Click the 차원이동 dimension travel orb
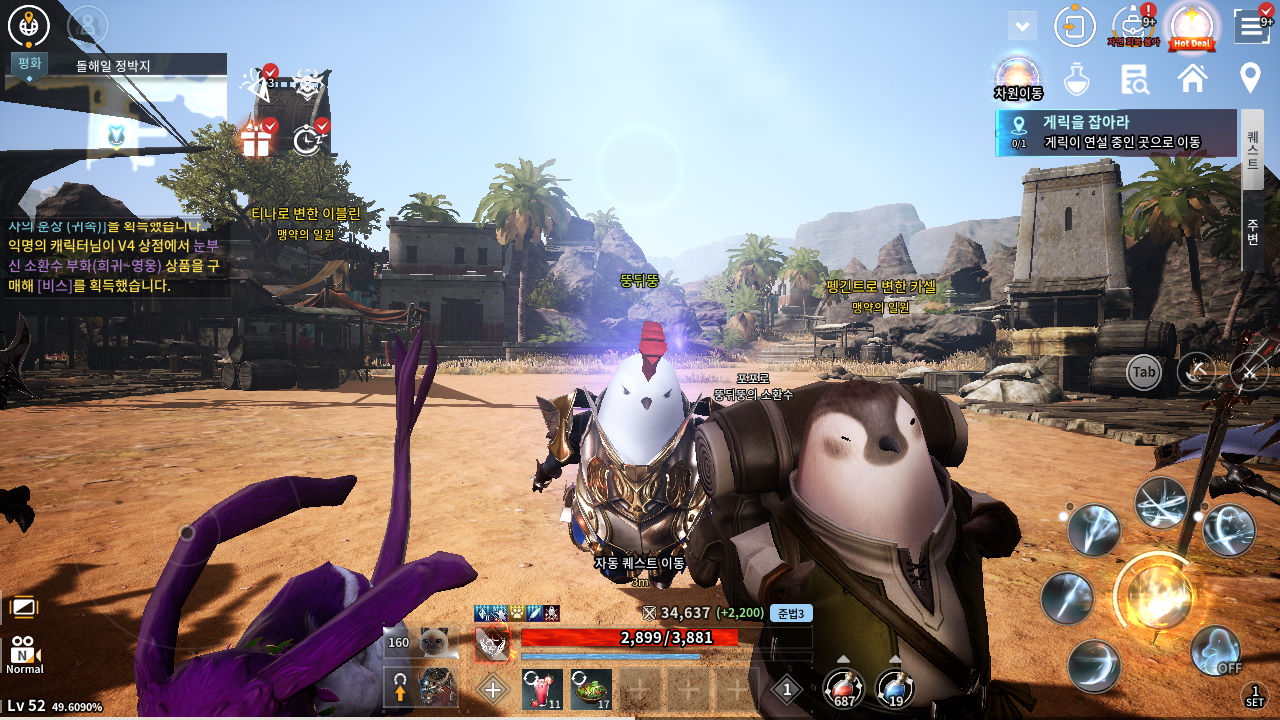 [1017, 76]
